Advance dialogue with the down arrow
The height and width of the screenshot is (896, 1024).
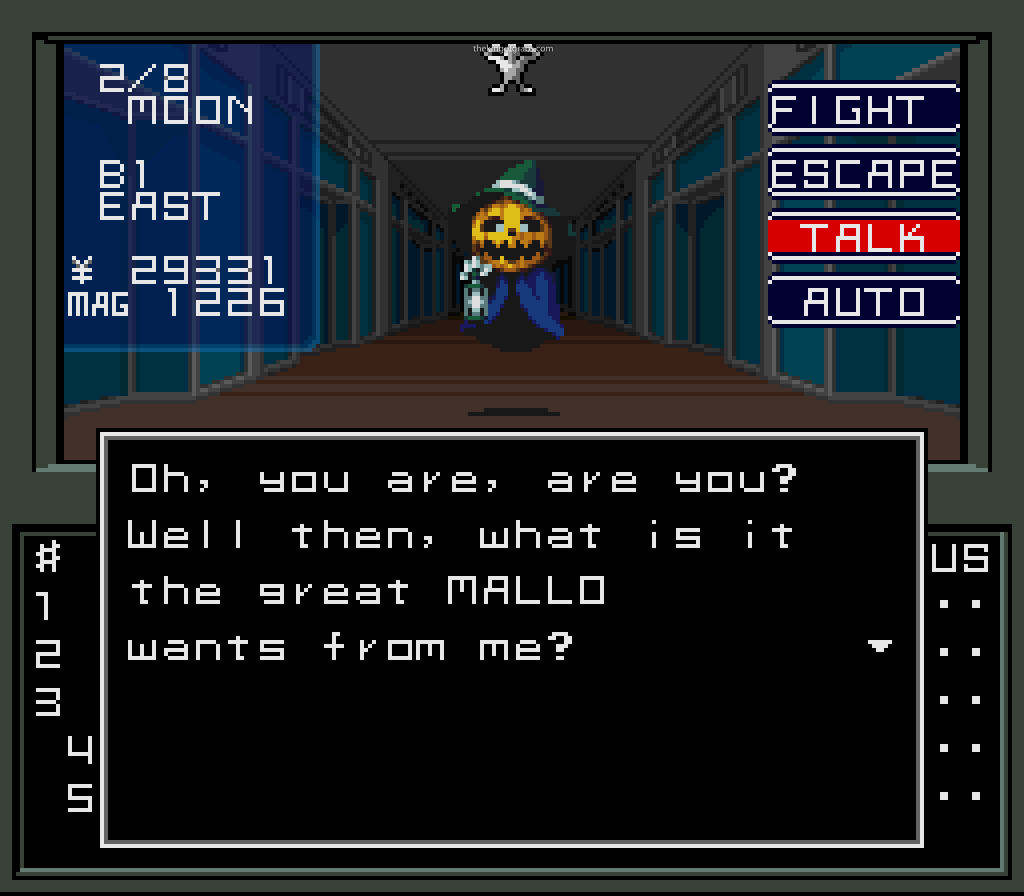coord(879,647)
